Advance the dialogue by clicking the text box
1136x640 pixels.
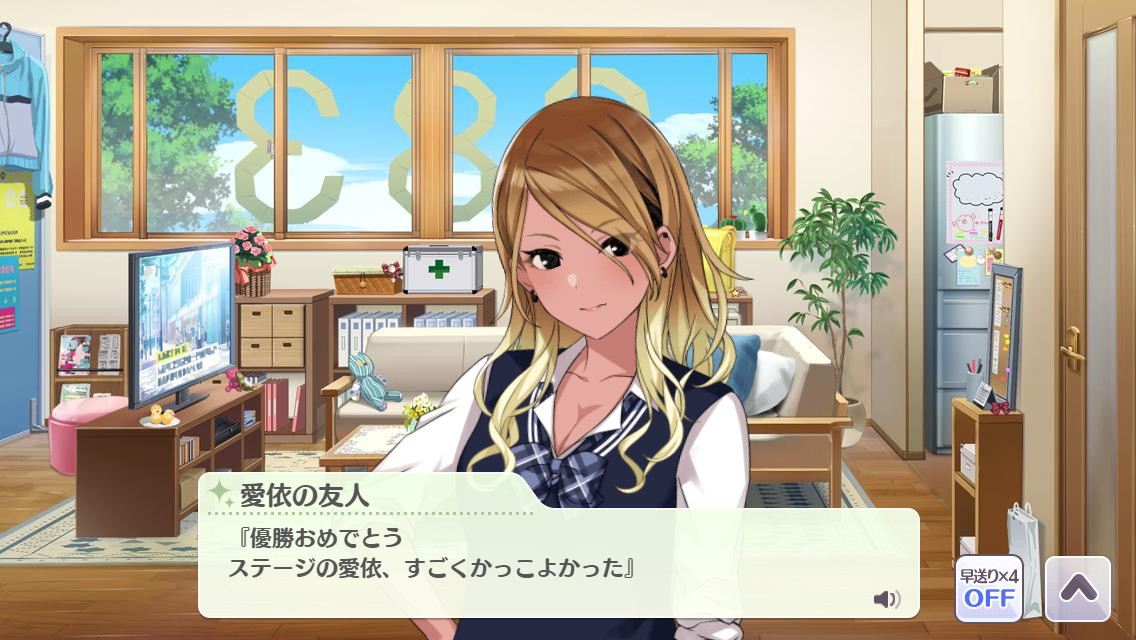558,563
